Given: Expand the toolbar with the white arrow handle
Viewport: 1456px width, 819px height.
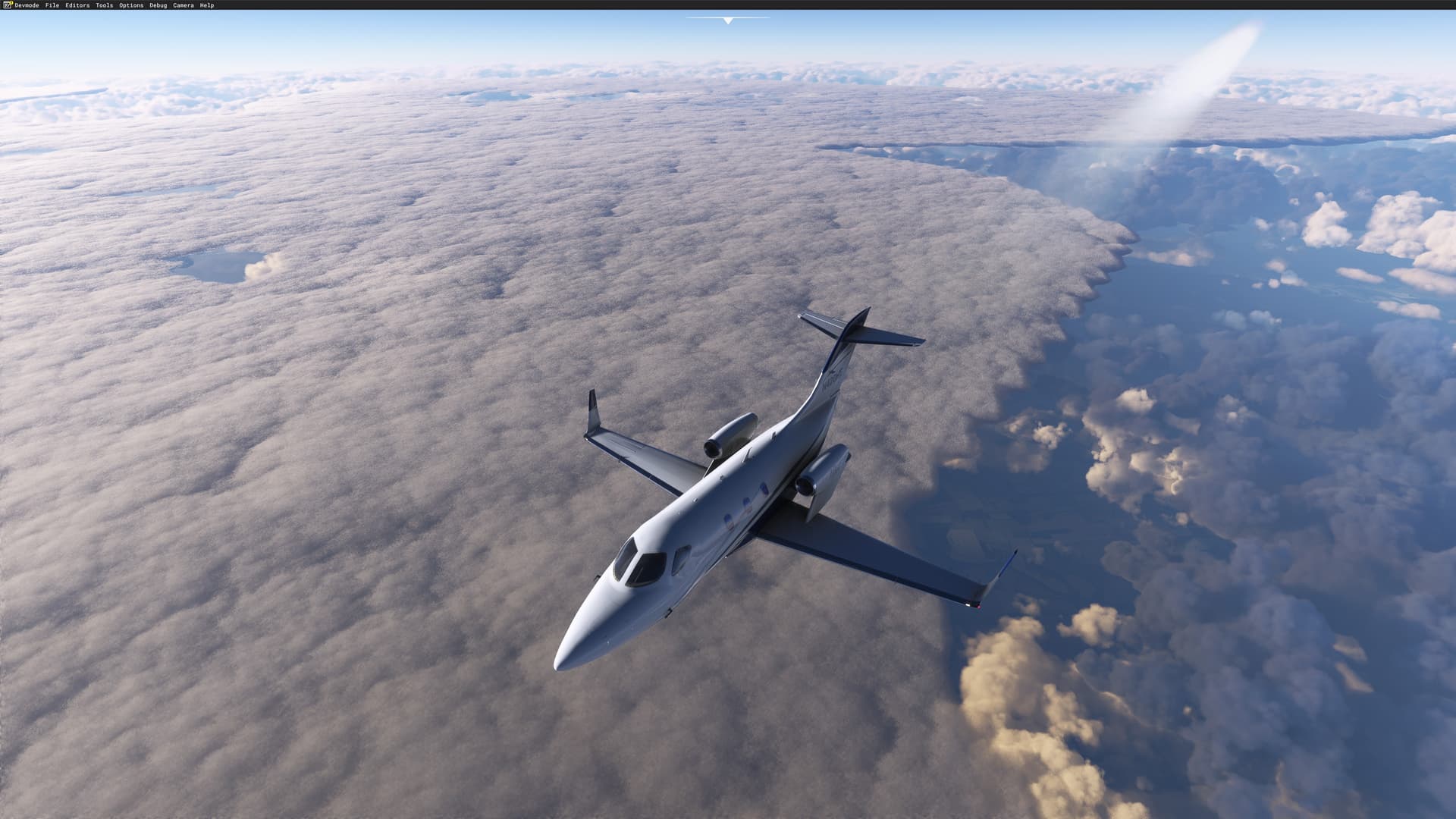Looking at the screenshot, I should tap(728, 20).
